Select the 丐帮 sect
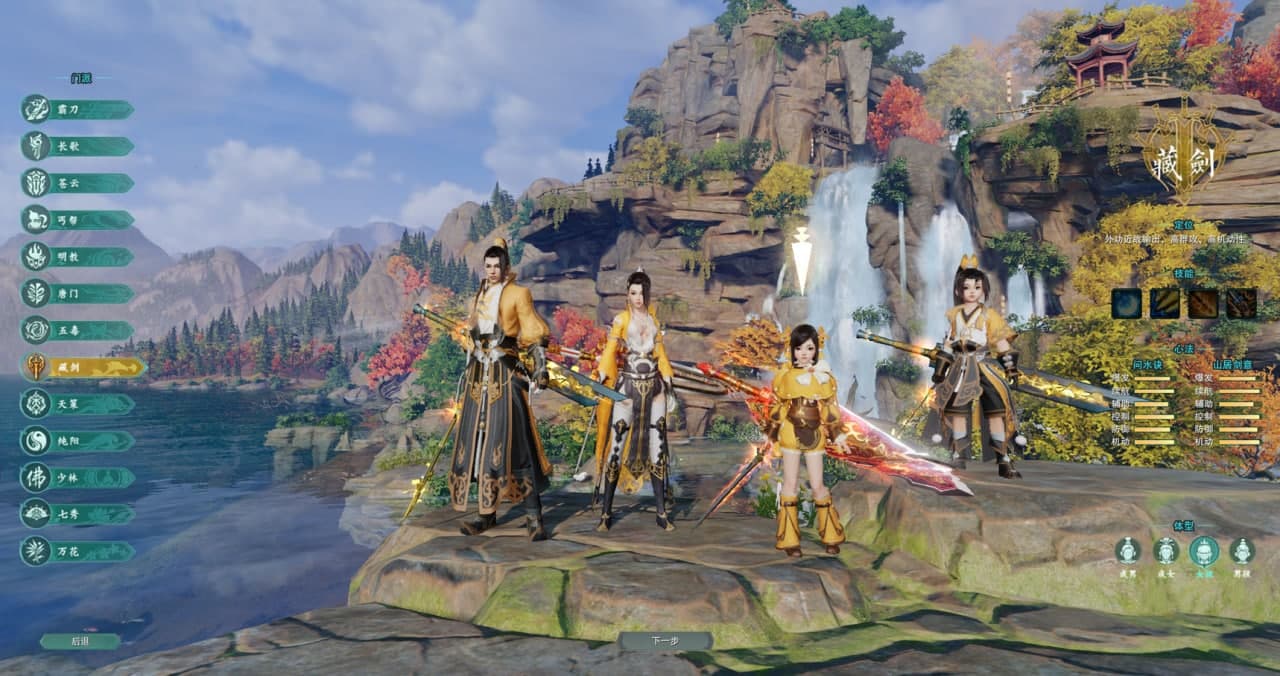The width and height of the screenshot is (1280, 676). (78, 220)
